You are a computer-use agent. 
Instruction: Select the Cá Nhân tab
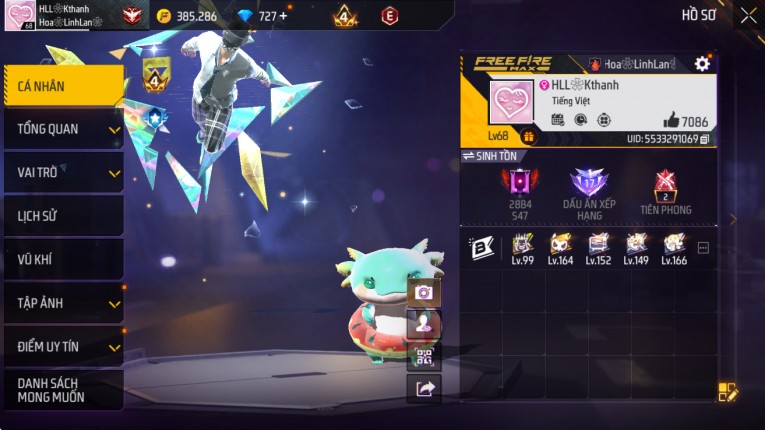[x=62, y=86]
